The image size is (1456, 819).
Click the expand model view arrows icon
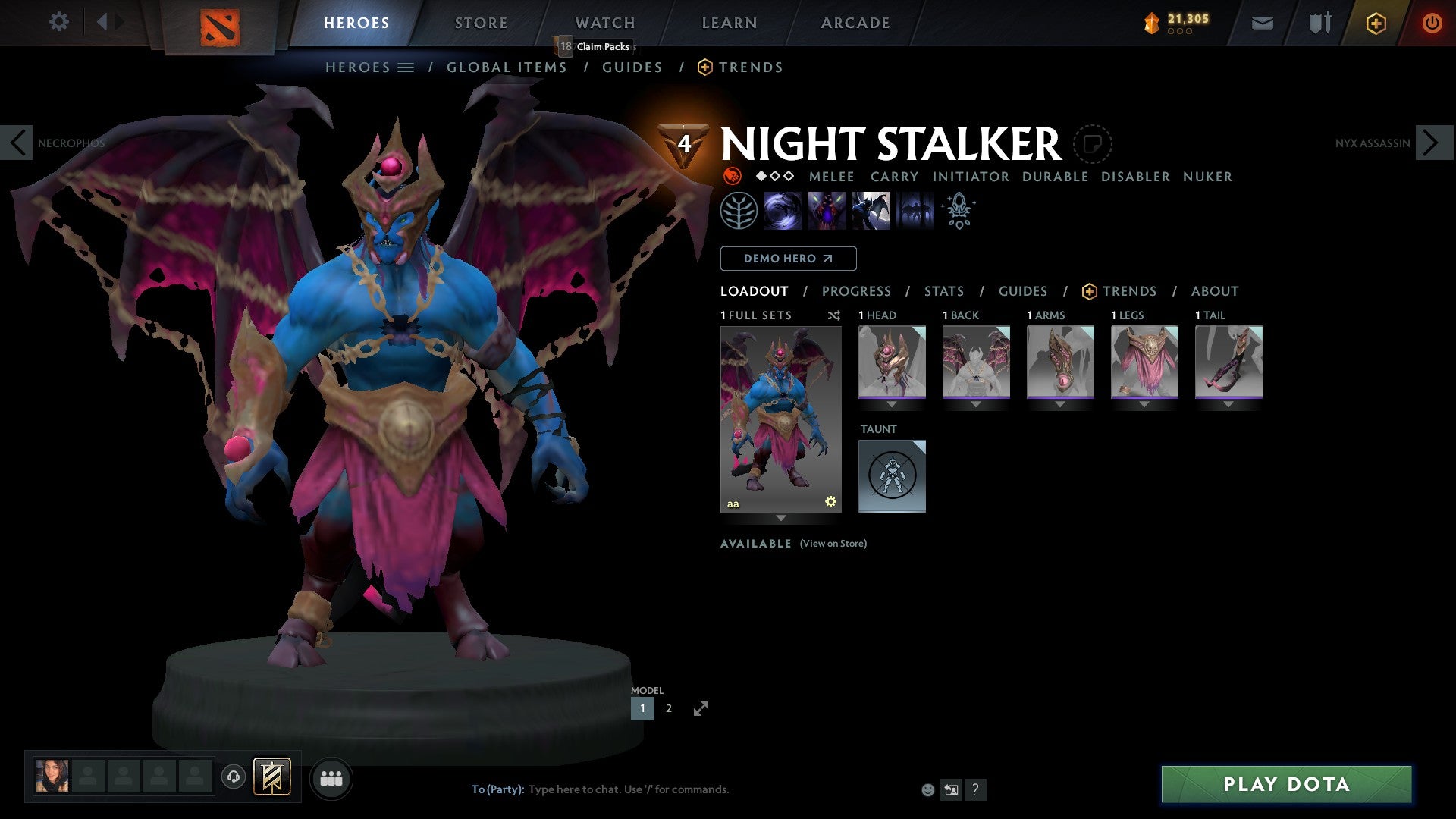(x=701, y=708)
